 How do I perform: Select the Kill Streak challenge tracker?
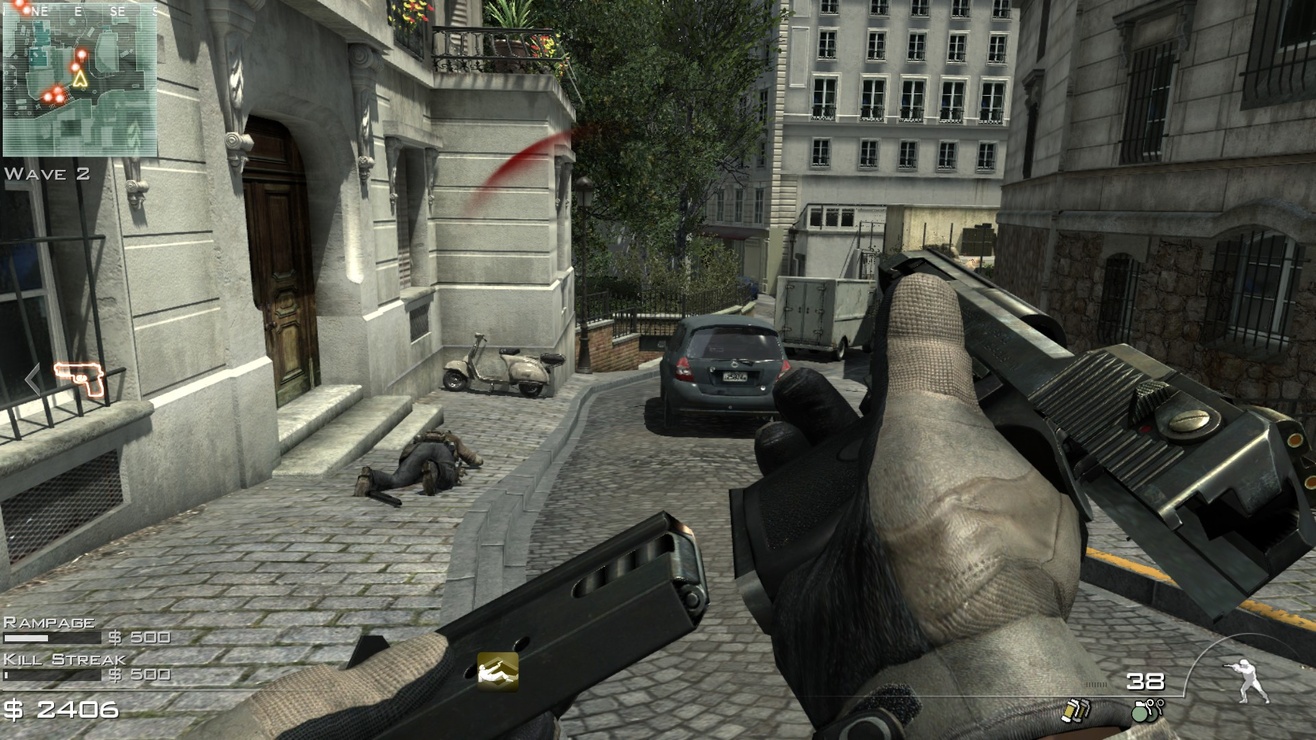tap(86, 667)
